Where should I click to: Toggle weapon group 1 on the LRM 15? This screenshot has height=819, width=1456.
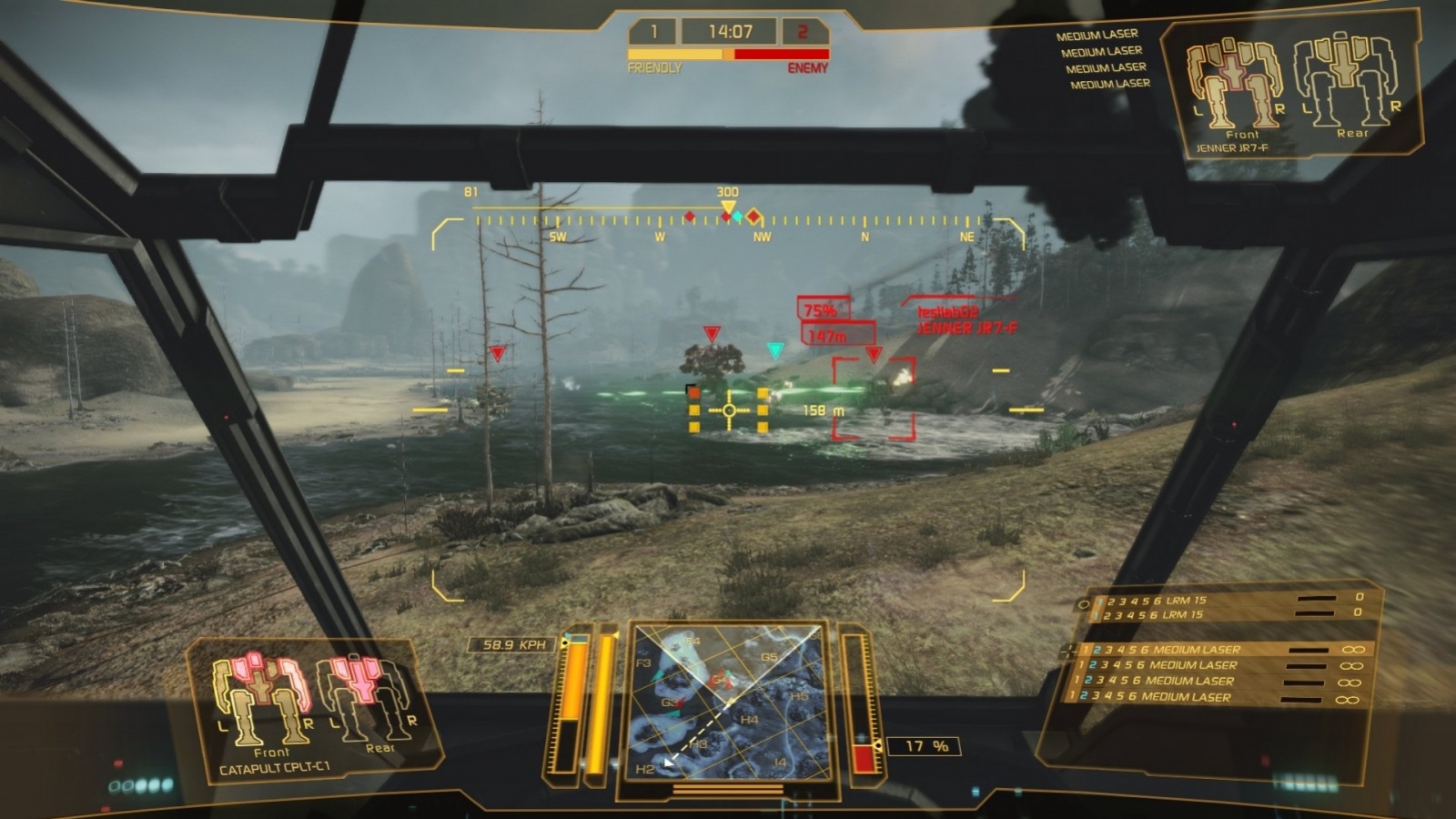tap(1098, 601)
